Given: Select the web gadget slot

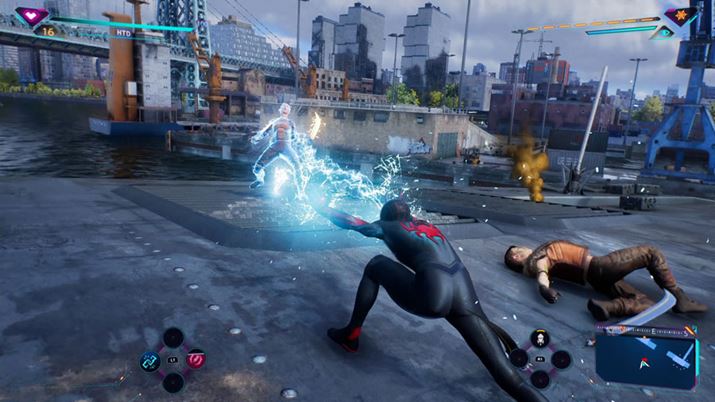Looking at the screenshot, I should [x=540, y=339].
